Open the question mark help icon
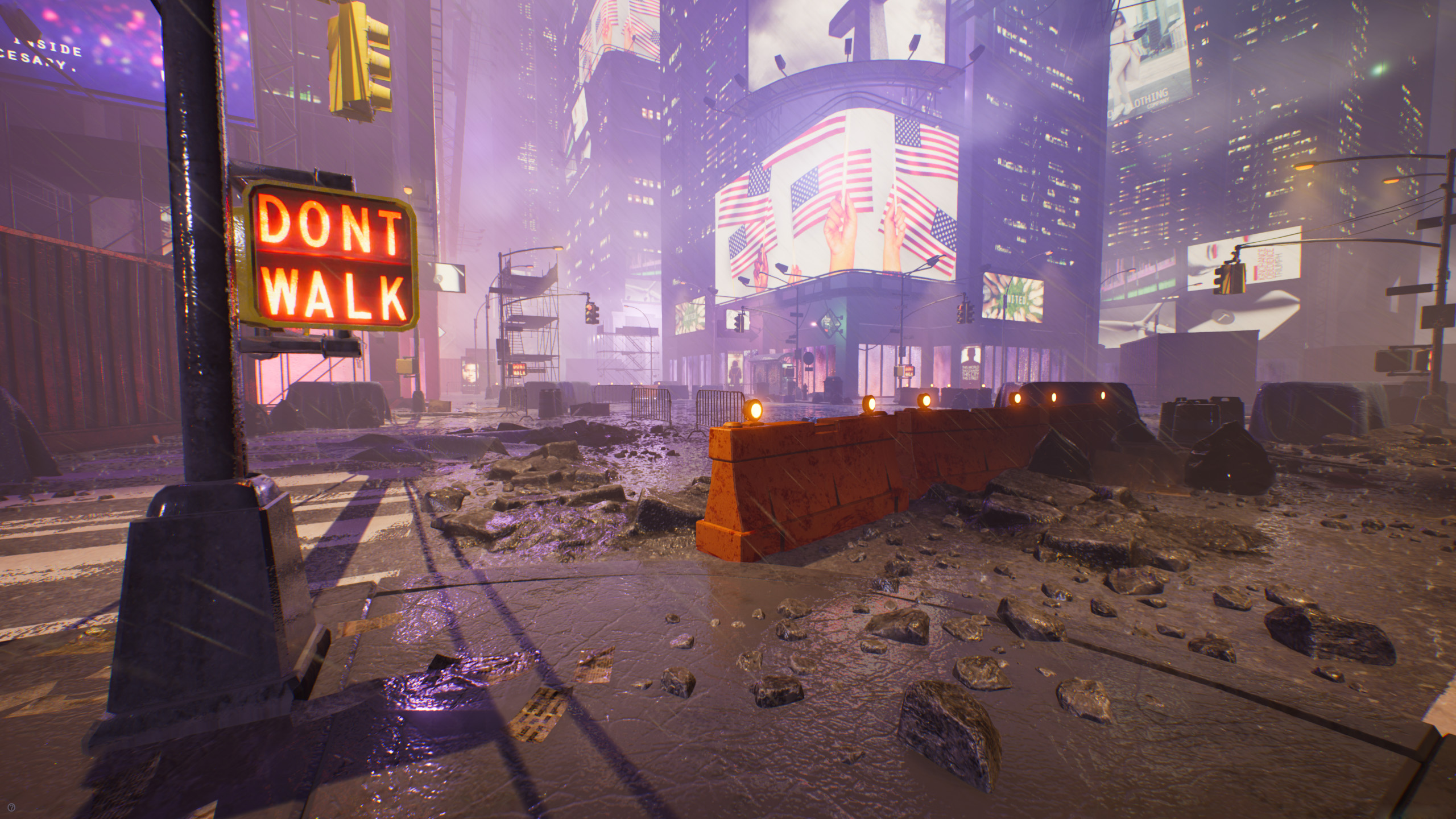Viewport: 1456px width, 819px height. [x=13, y=806]
